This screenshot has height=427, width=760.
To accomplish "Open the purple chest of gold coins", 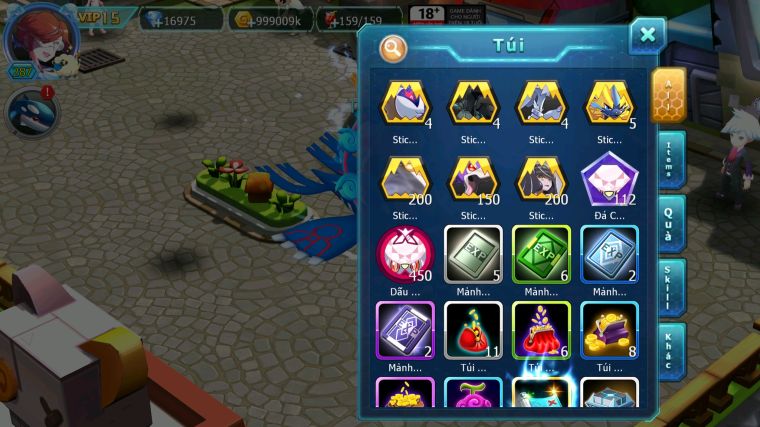I will click(608, 327).
